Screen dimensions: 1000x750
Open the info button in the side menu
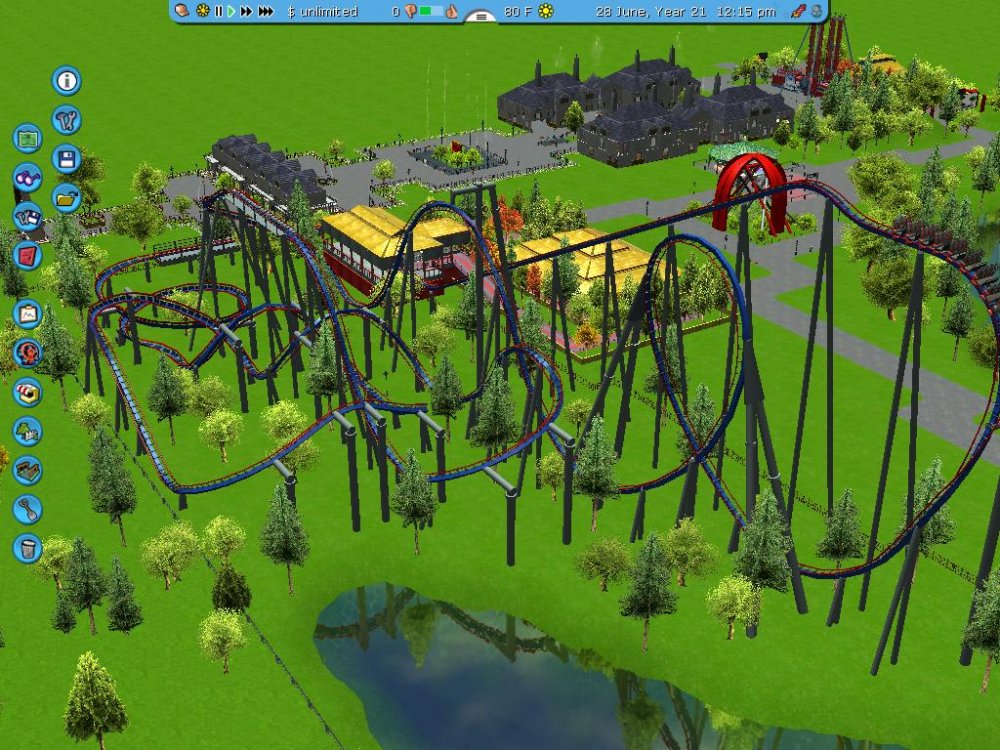(x=67, y=80)
